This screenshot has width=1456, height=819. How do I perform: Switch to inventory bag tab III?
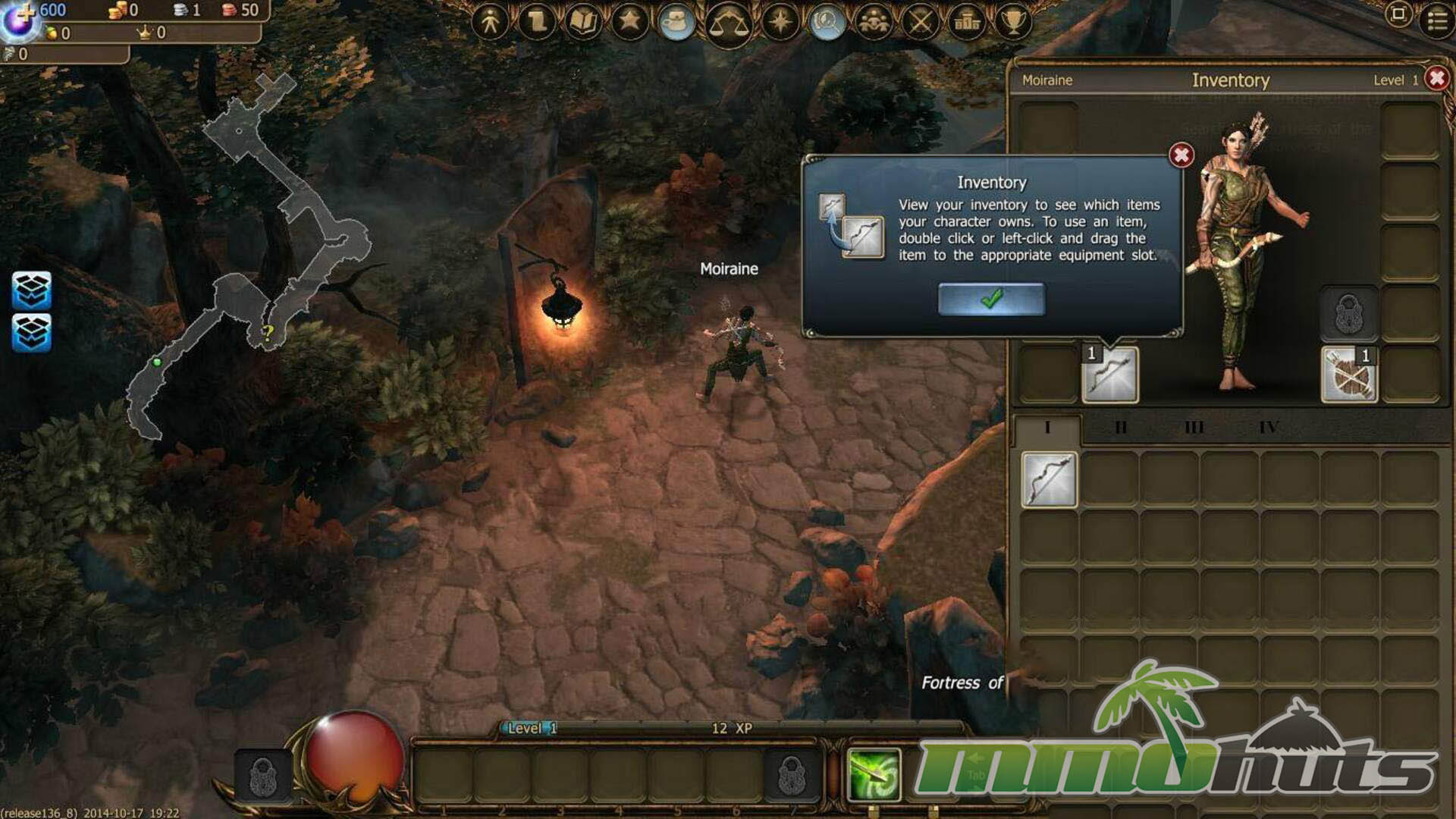pos(1194,428)
